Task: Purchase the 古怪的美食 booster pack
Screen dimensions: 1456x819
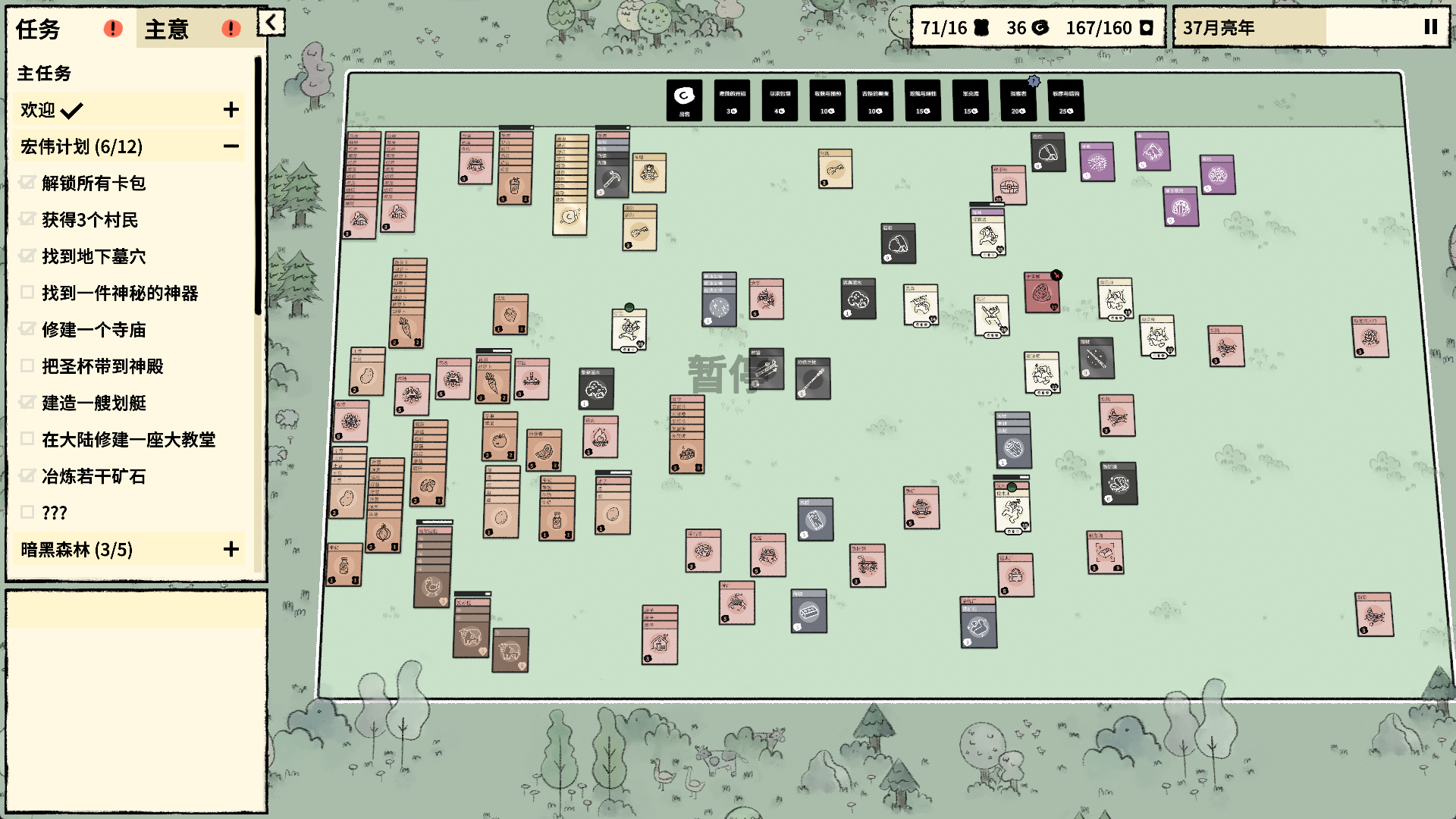Action: click(x=875, y=100)
